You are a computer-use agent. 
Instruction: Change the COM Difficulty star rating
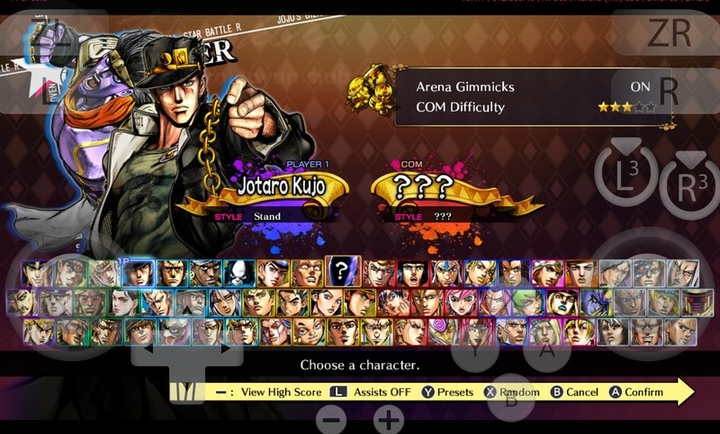[626, 107]
